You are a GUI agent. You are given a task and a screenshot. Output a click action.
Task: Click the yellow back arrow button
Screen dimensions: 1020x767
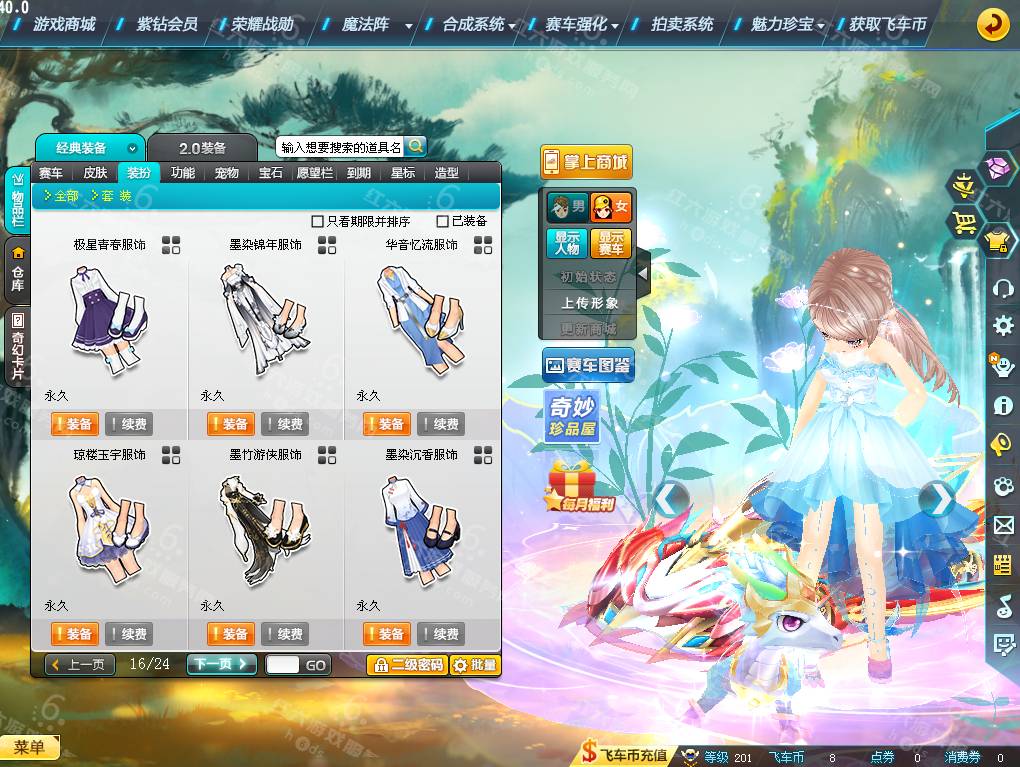(x=992, y=24)
